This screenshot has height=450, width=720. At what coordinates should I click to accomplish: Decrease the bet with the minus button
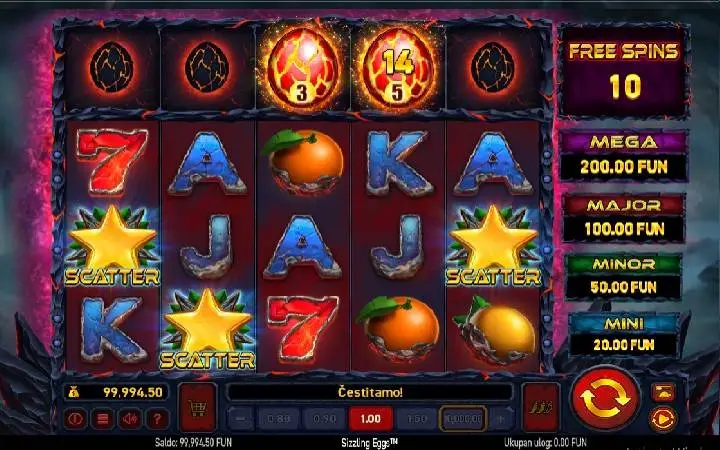click(x=240, y=418)
